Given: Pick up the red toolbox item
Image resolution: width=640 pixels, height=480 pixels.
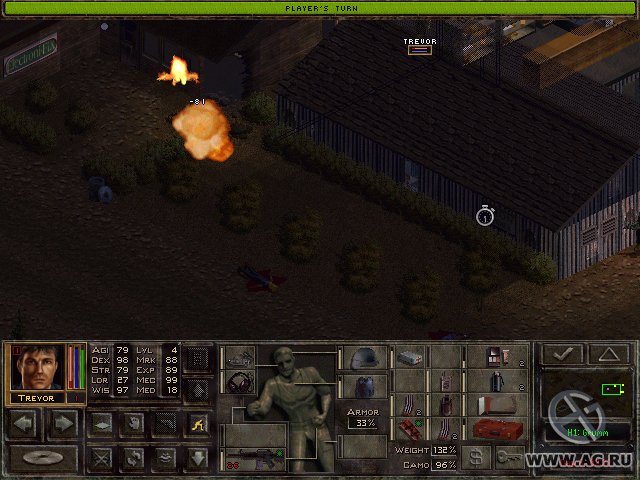Looking at the screenshot, I should point(496,430).
